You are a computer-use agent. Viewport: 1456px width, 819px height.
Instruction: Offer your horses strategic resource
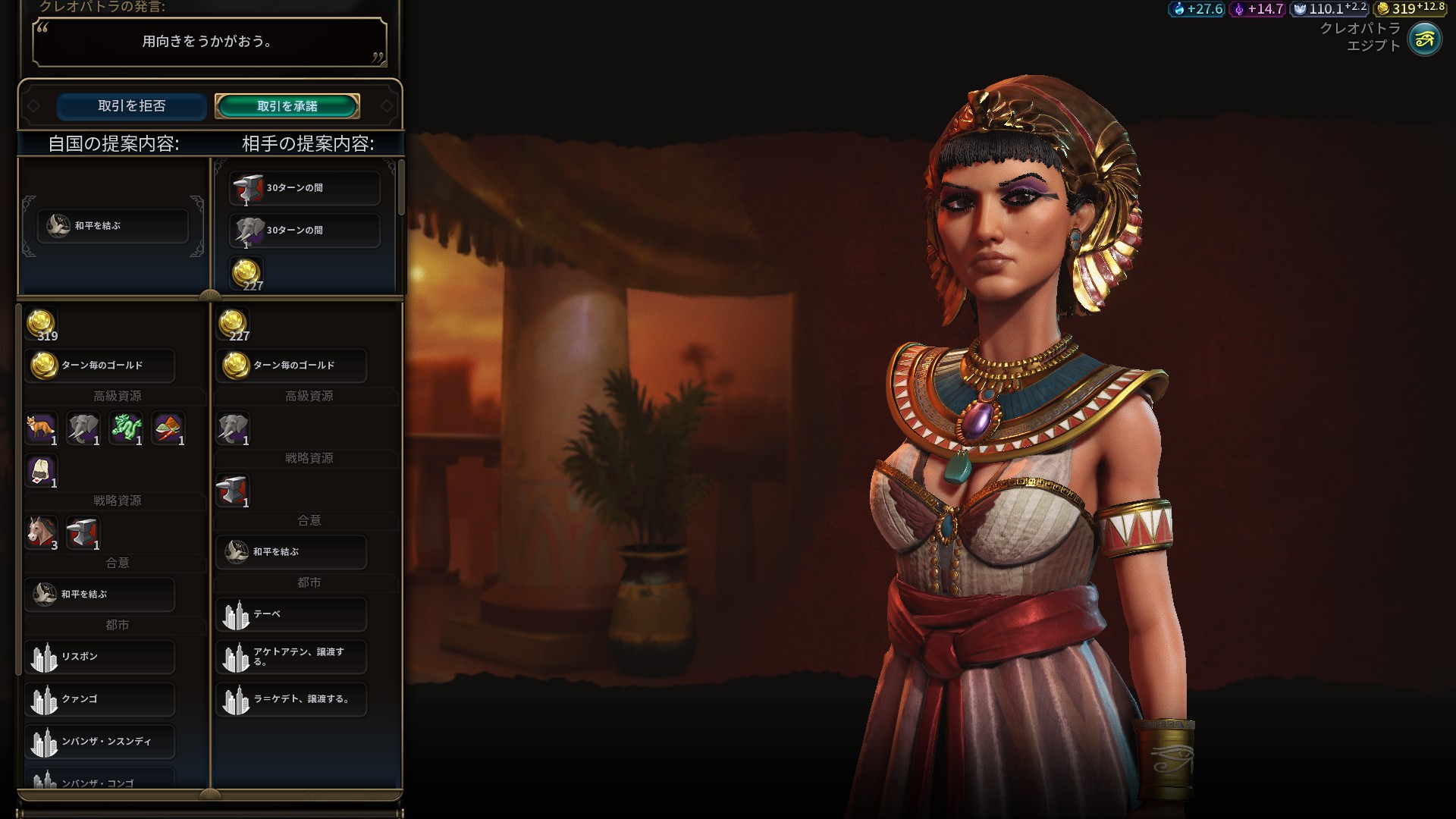pyautogui.click(x=42, y=532)
